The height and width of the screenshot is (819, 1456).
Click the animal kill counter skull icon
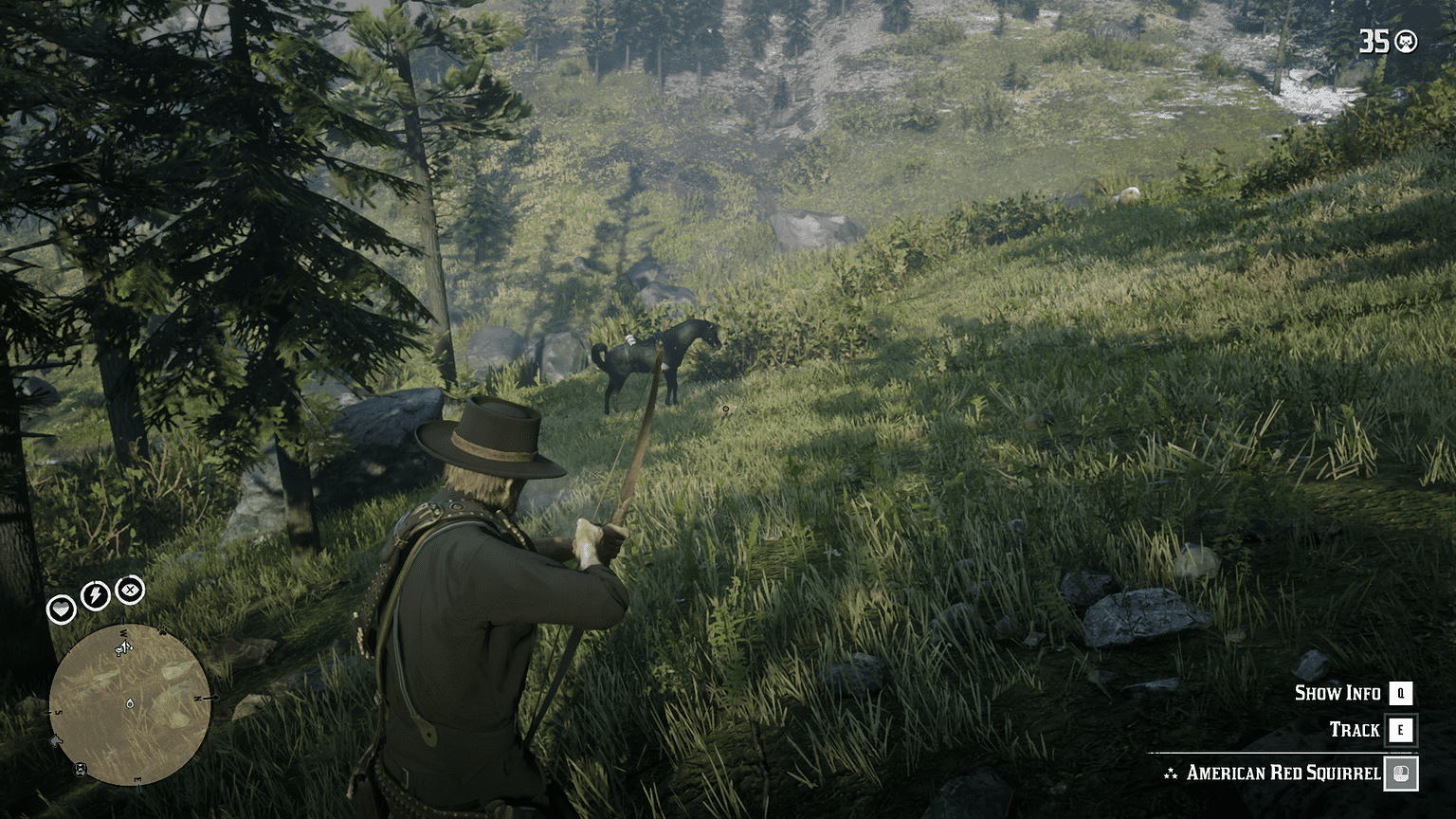[x=1405, y=41]
